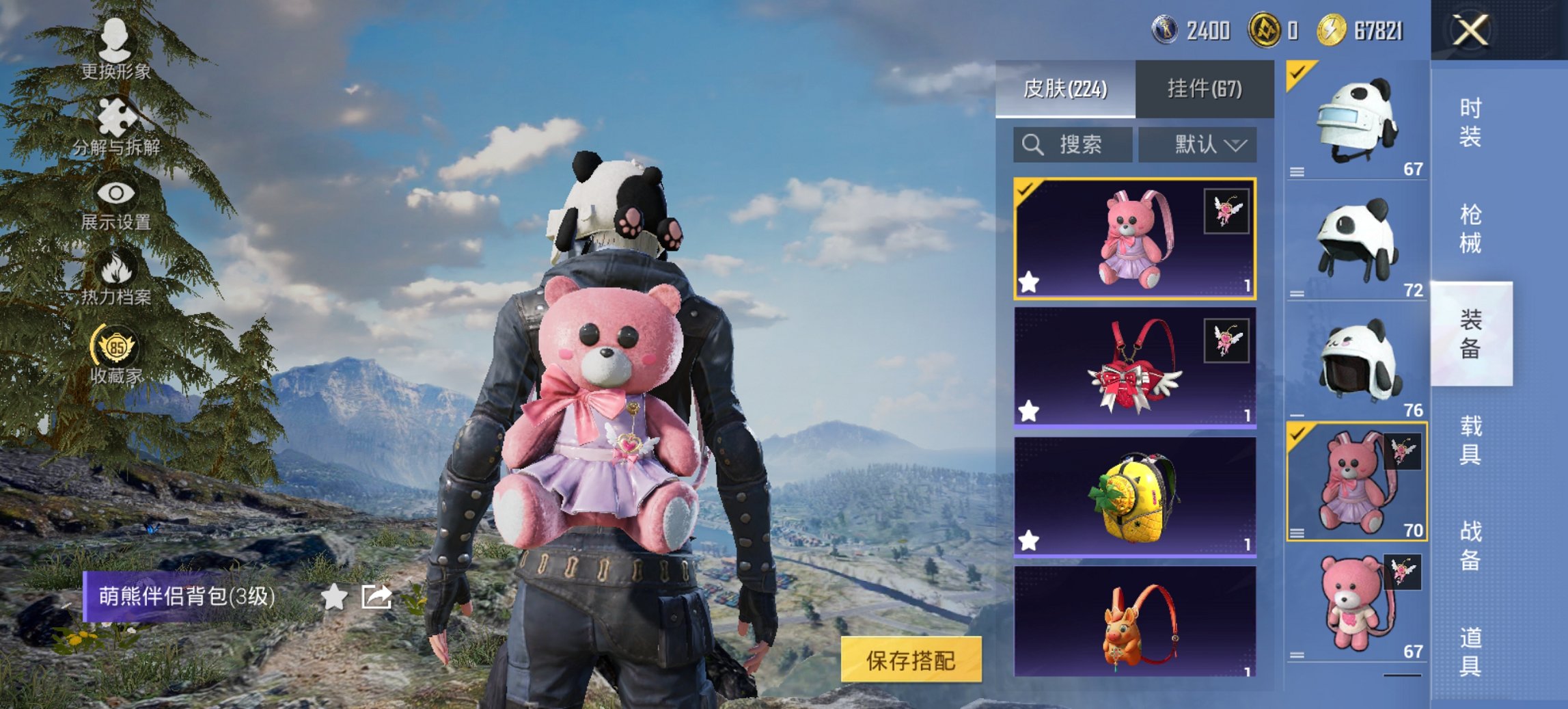Select the 分解与拆解 dismantle puzzle icon

pyautogui.click(x=116, y=116)
